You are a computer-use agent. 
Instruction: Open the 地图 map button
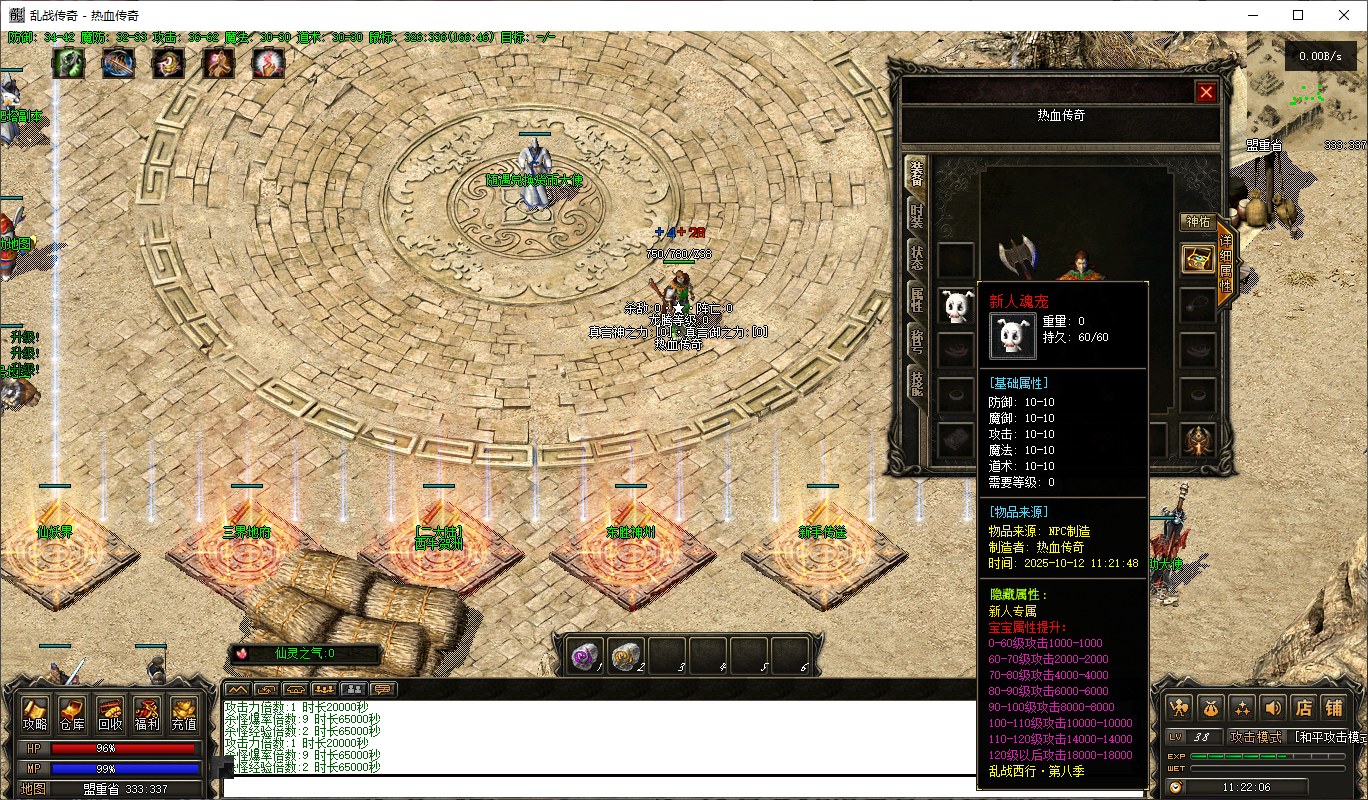coord(34,789)
